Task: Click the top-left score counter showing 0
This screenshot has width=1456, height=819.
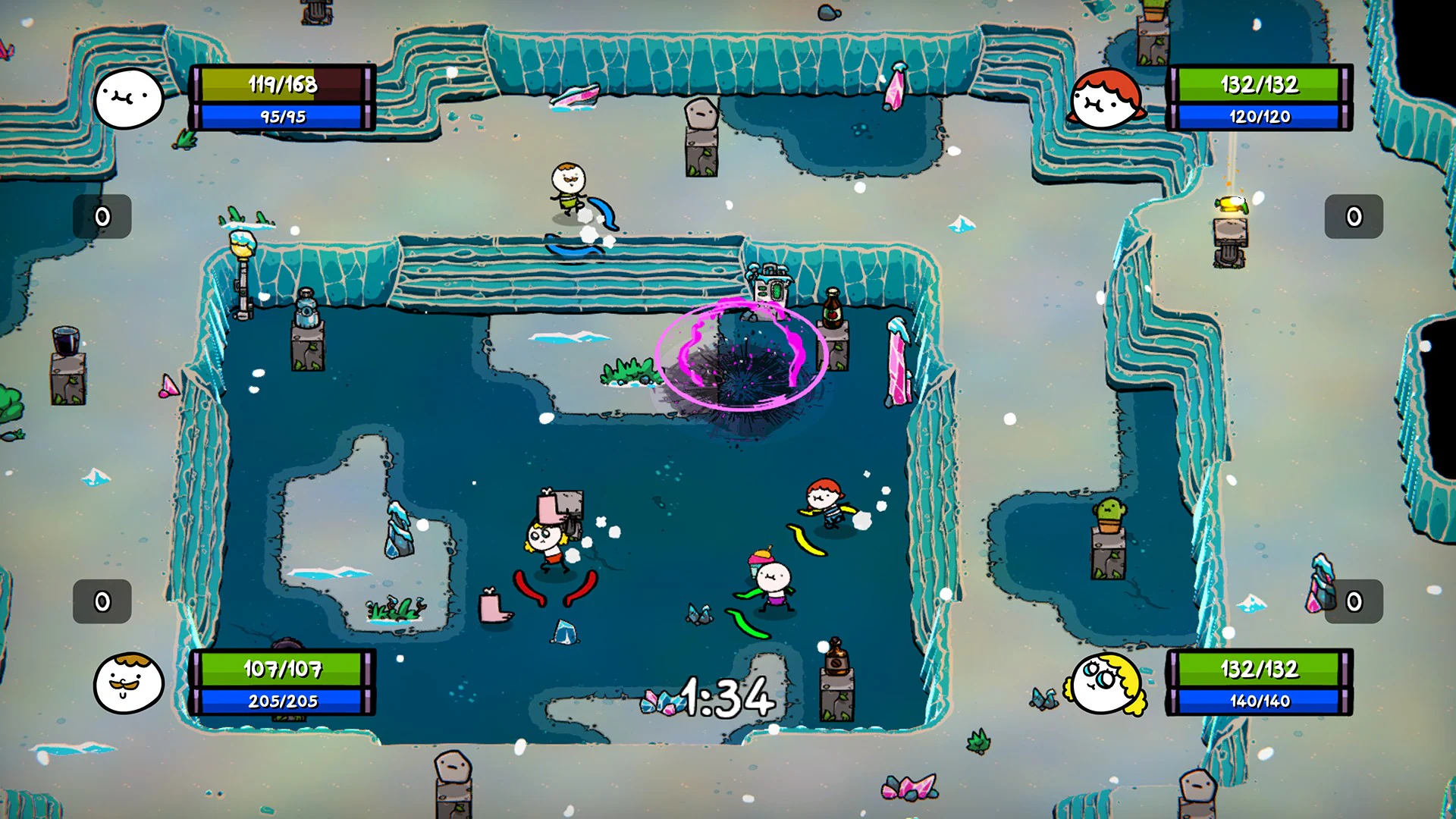Action: point(101,216)
